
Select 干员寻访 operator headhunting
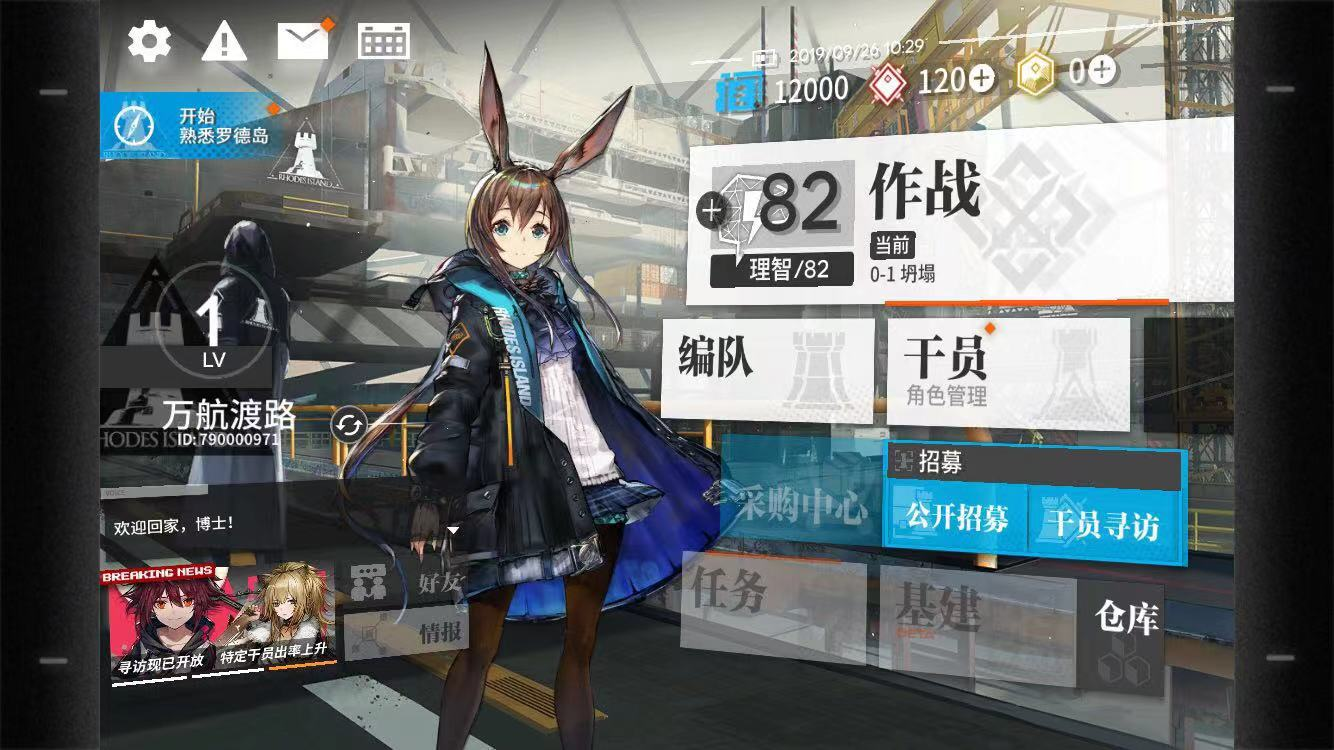pyautogui.click(x=1104, y=522)
